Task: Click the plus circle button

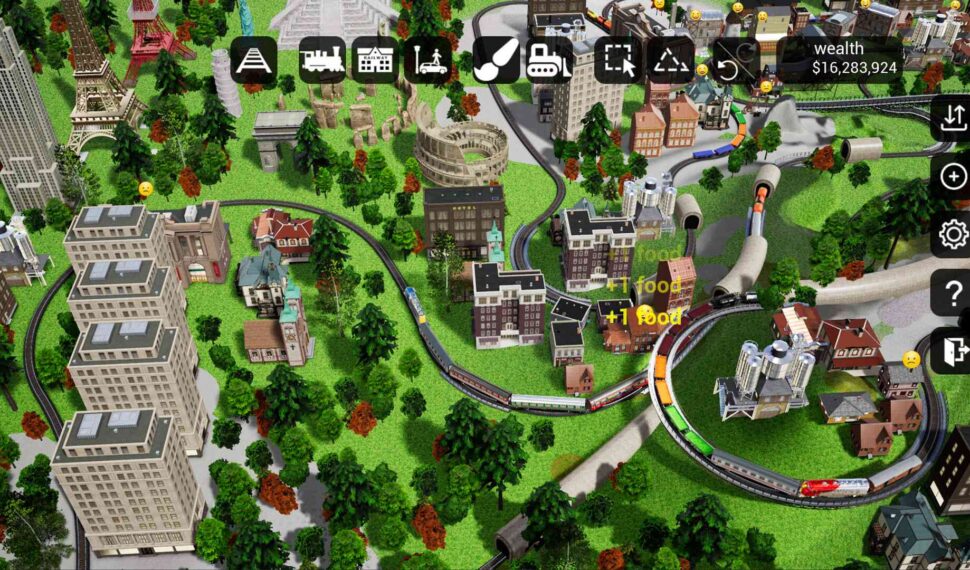Action: [953, 177]
